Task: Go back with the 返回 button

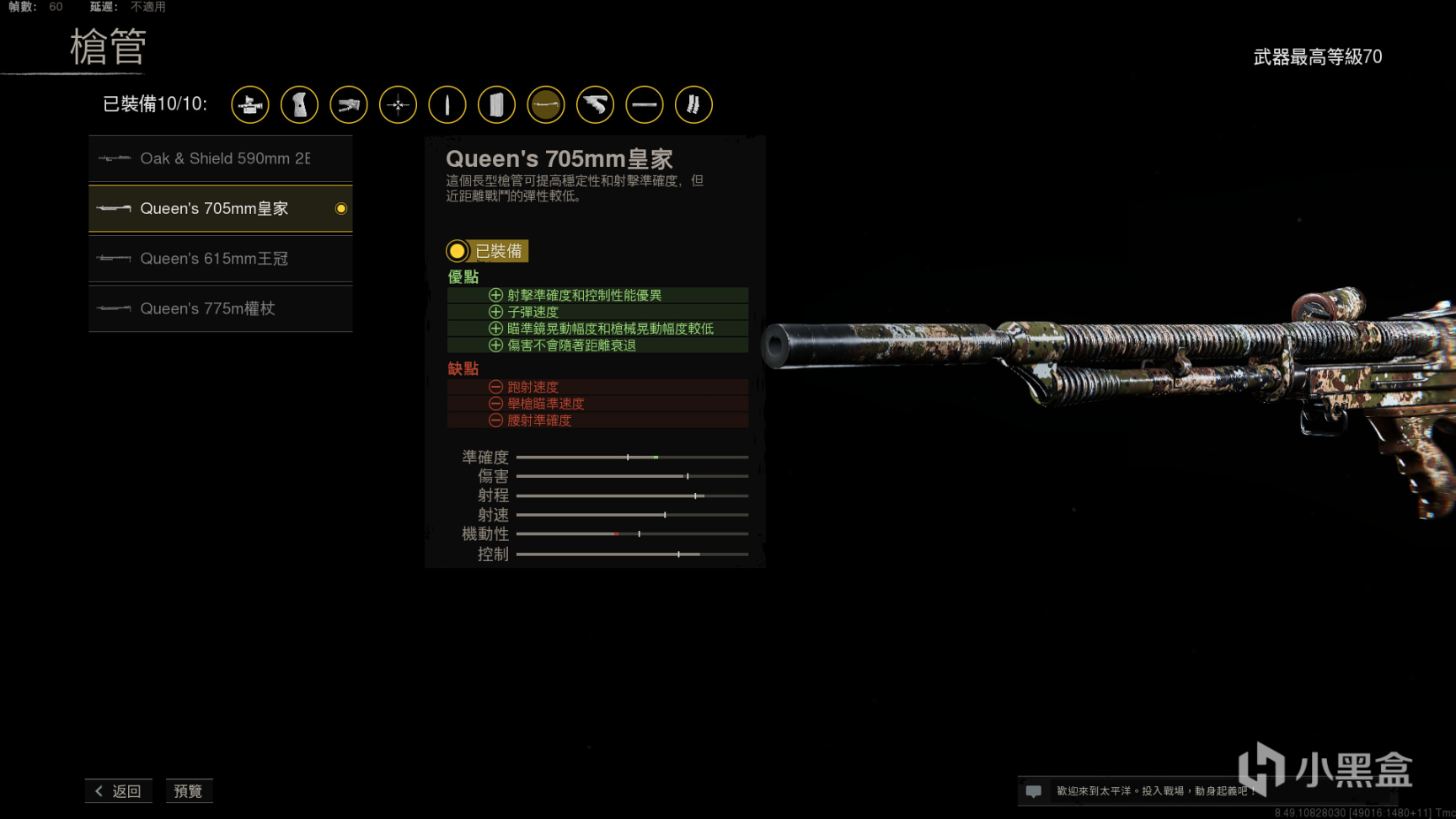Action: (x=119, y=791)
